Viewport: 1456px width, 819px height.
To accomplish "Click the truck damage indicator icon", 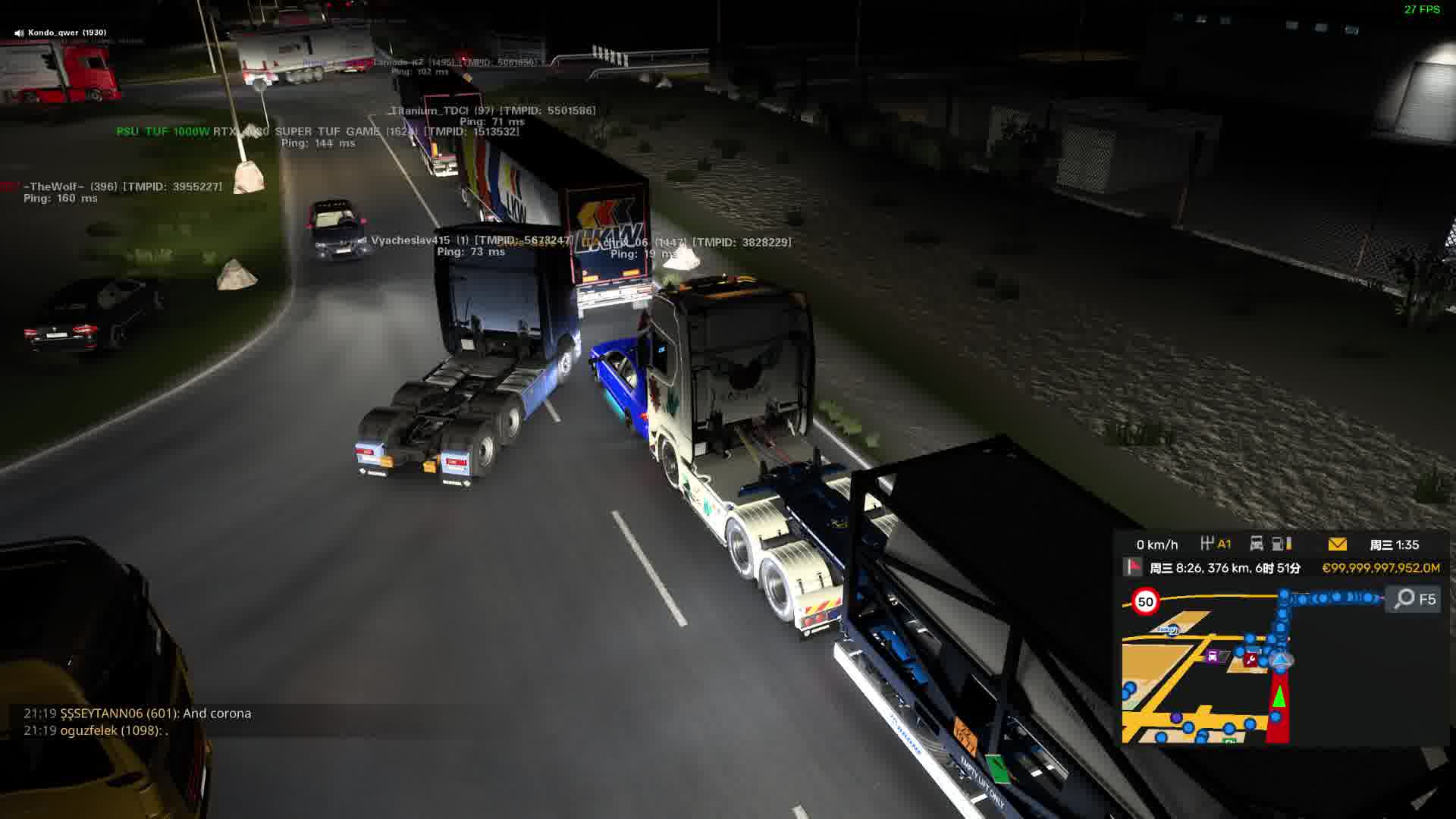I will (1257, 544).
